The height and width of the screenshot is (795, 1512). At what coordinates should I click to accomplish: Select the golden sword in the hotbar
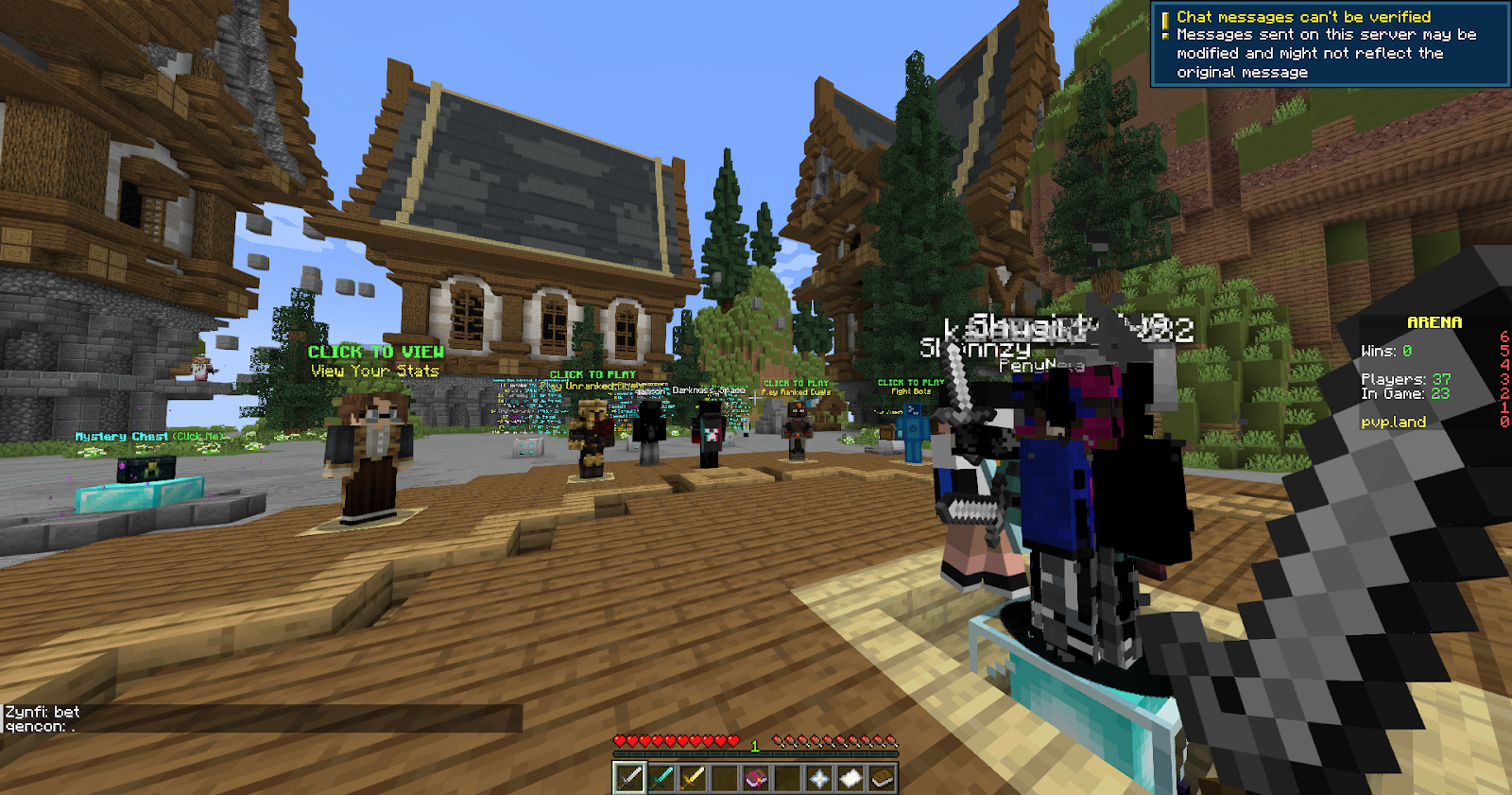coord(693,777)
